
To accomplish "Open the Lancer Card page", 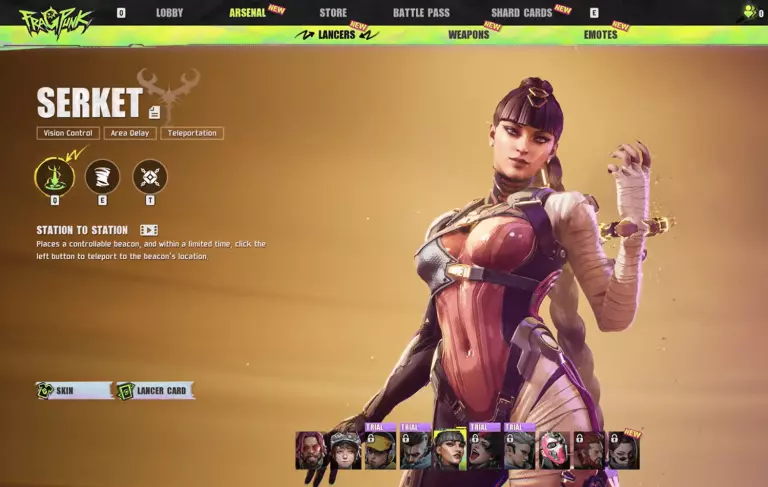I will pyautogui.click(x=154, y=390).
